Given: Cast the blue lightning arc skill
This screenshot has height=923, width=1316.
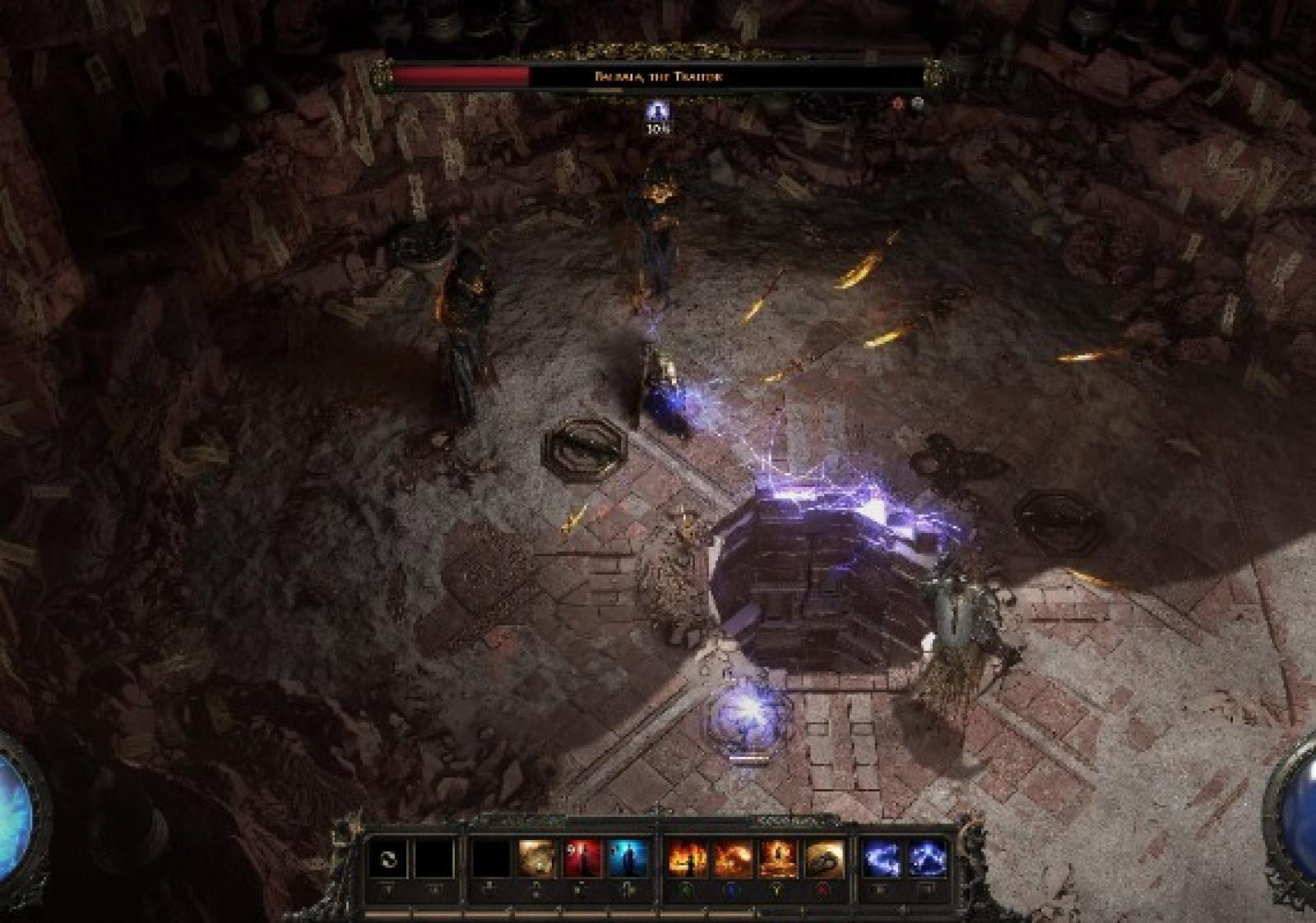Looking at the screenshot, I should (882, 860).
